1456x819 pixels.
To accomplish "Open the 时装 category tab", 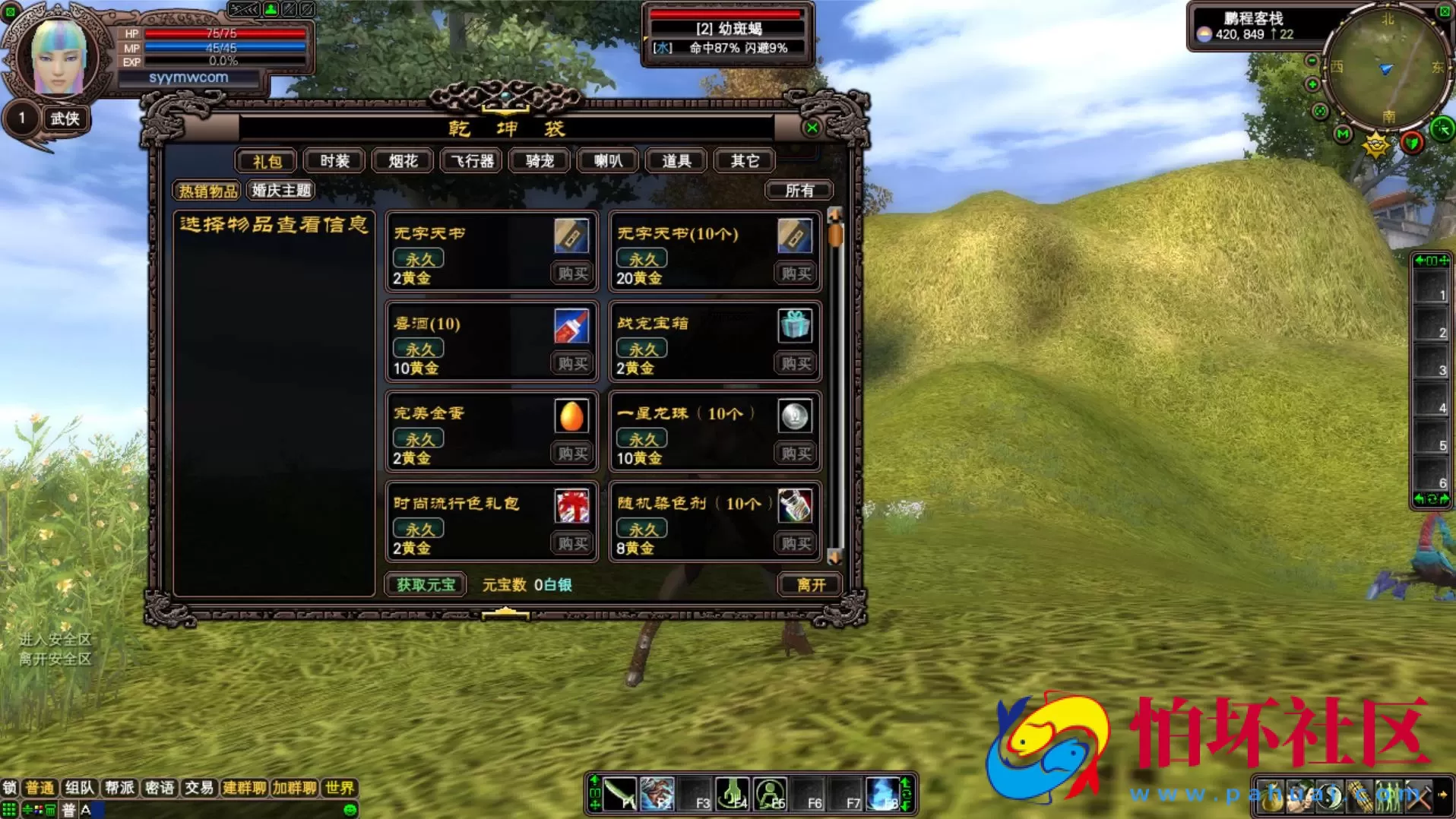I will pyautogui.click(x=334, y=161).
